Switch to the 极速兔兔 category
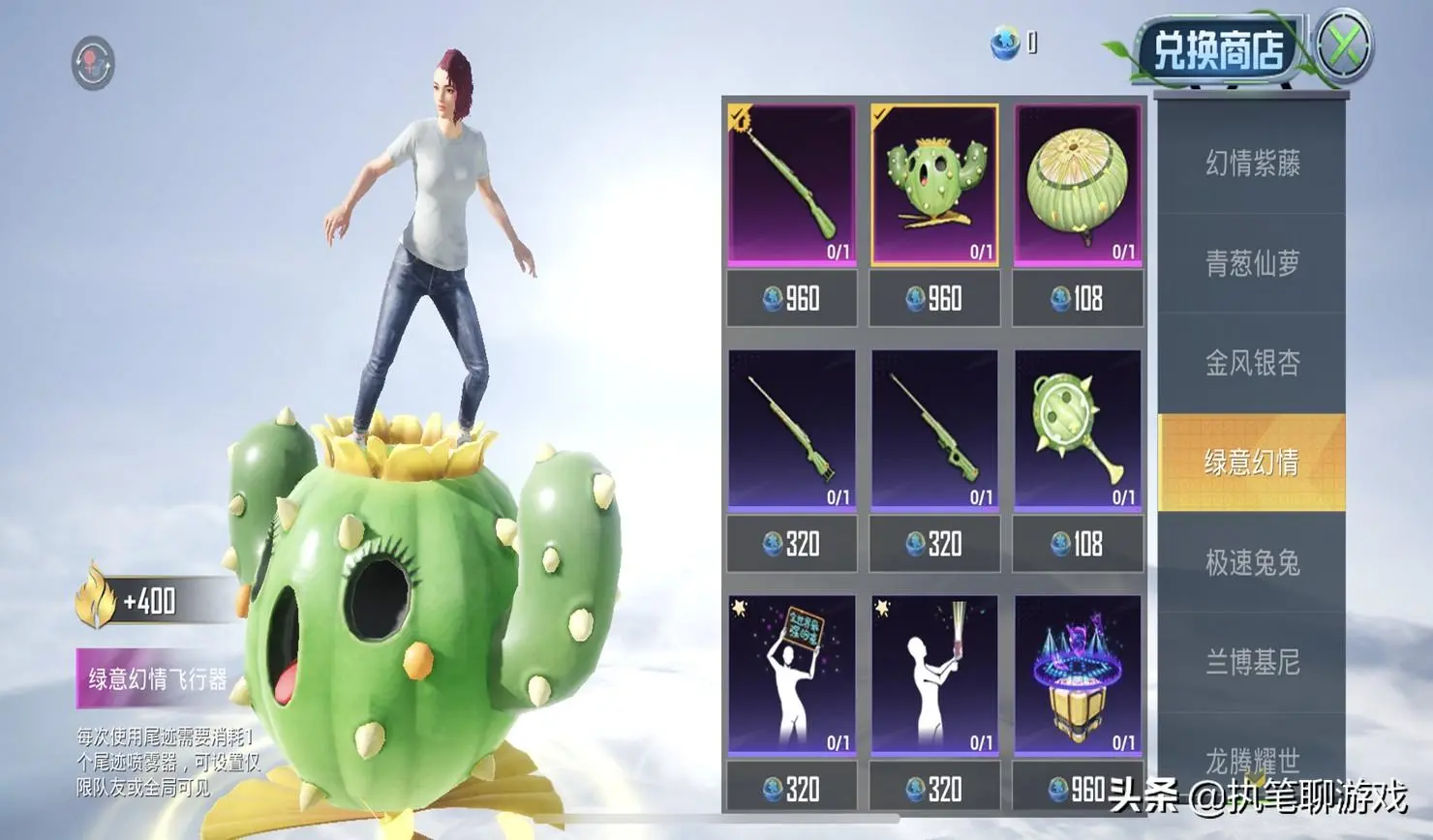Image resolution: width=1433 pixels, height=840 pixels. 1252,562
